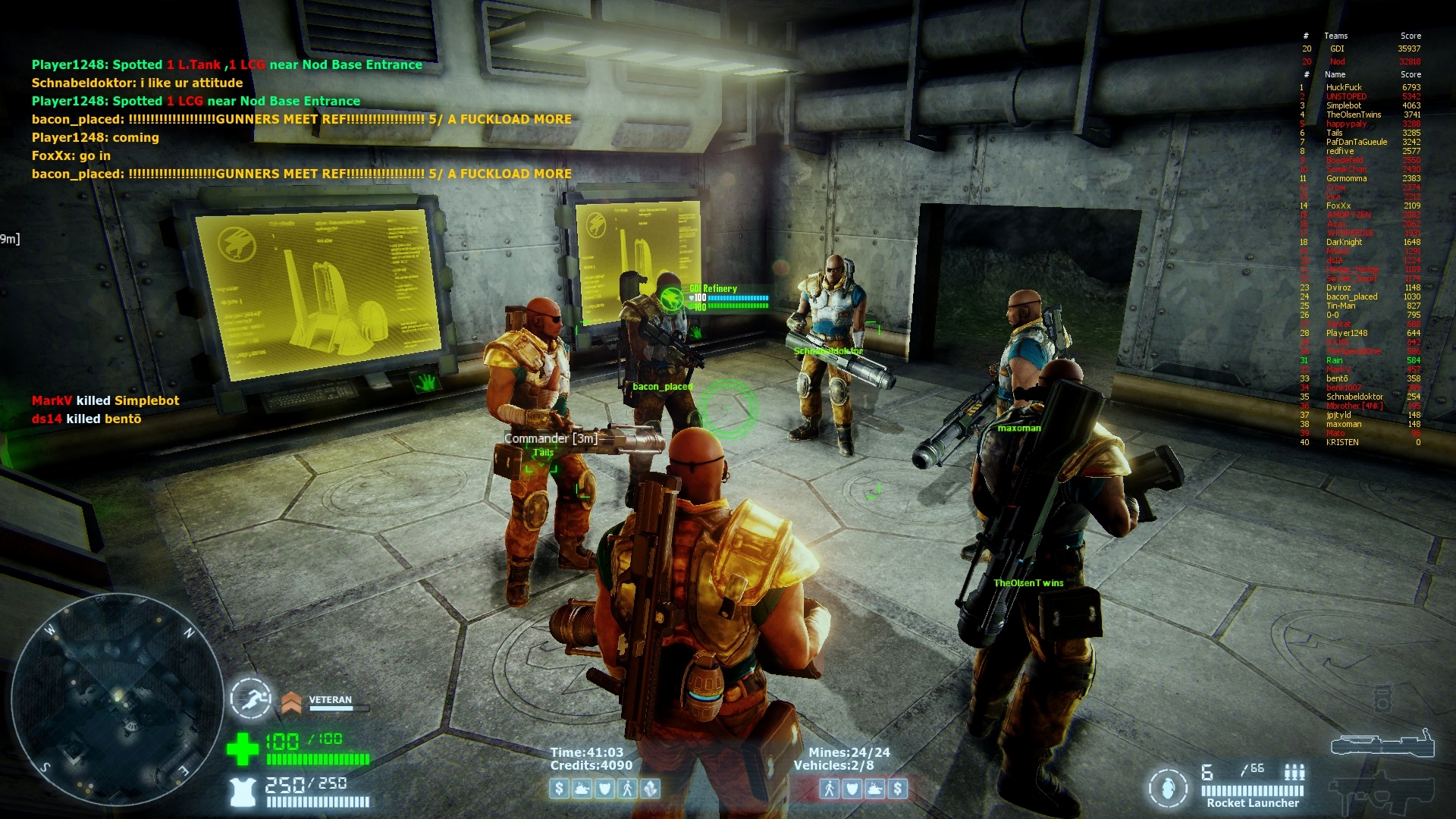Click the "i like ur attitude" chat message
Screen dimensions: 1456x819
(x=137, y=83)
